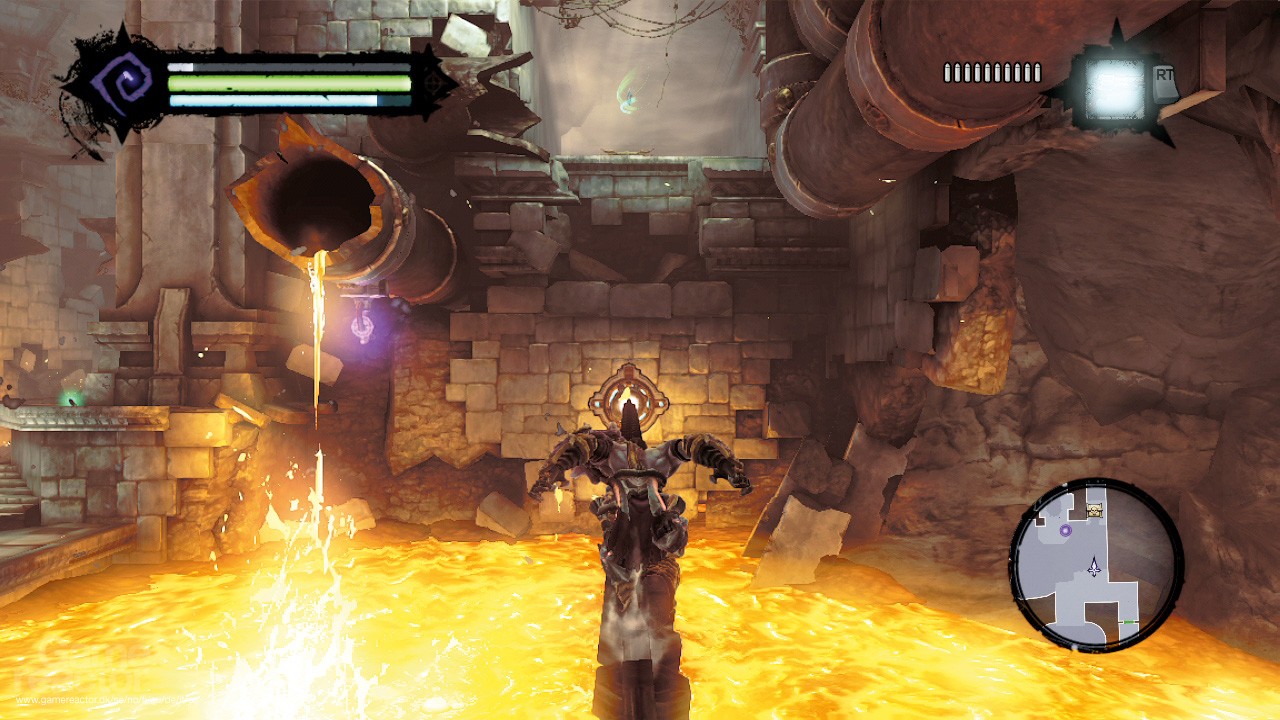Select Death's player arrow on the minimap
The height and width of the screenshot is (720, 1280).
point(1094,567)
